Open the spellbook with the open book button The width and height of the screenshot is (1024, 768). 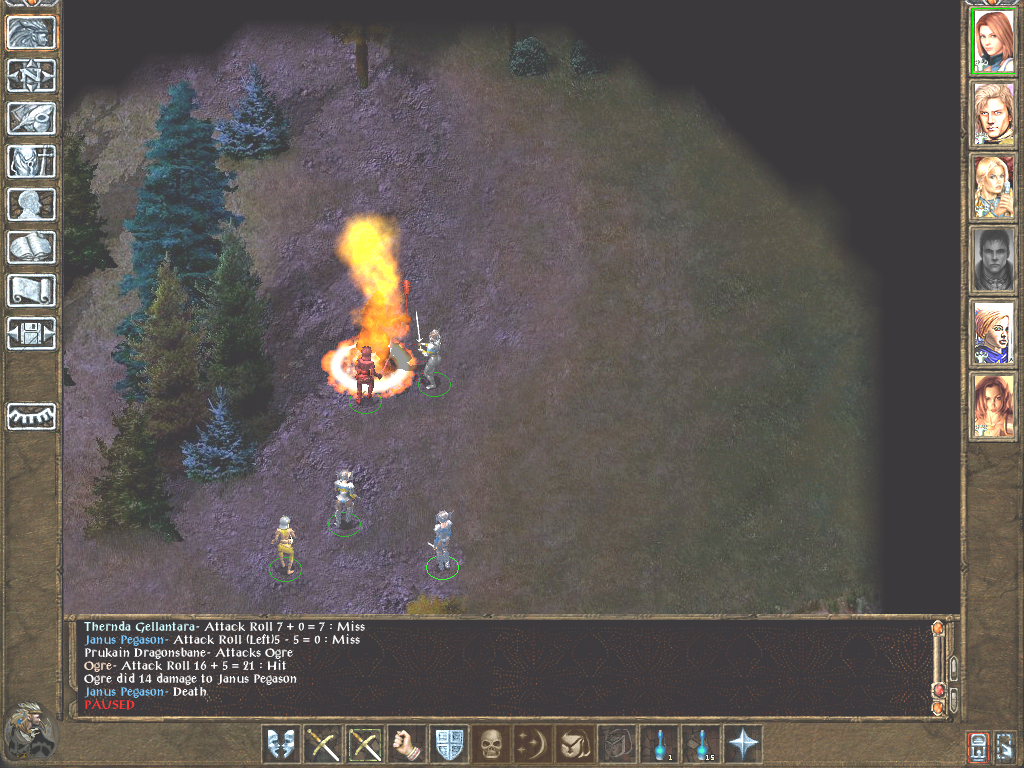(x=32, y=247)
